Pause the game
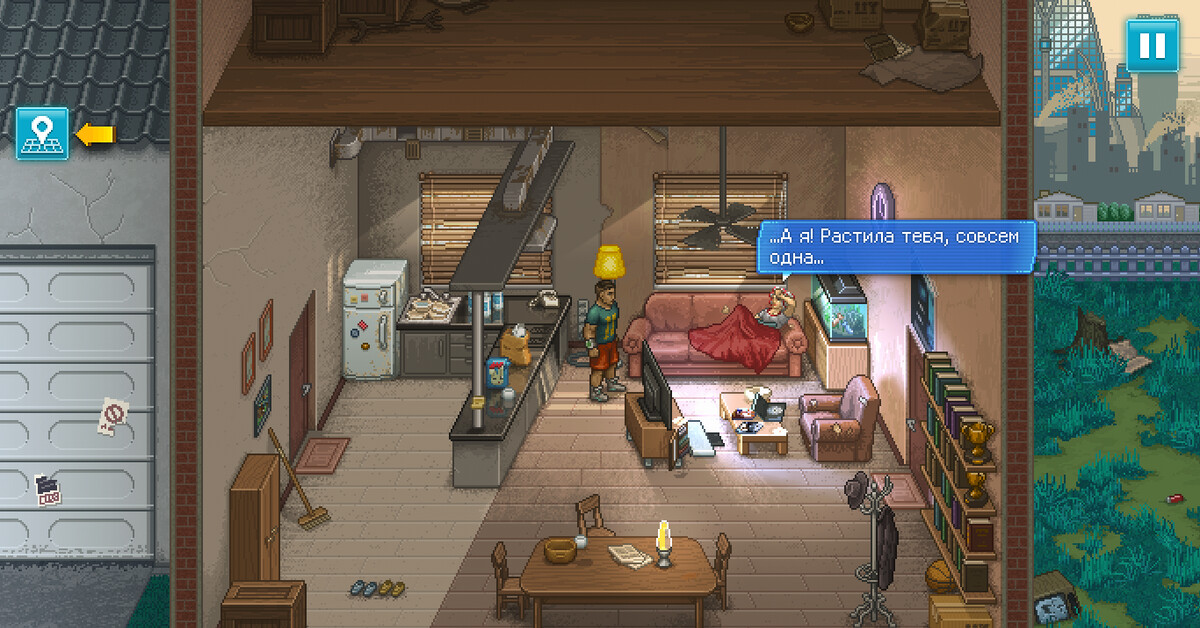Screen dimensions: 1200x628 1152,46
